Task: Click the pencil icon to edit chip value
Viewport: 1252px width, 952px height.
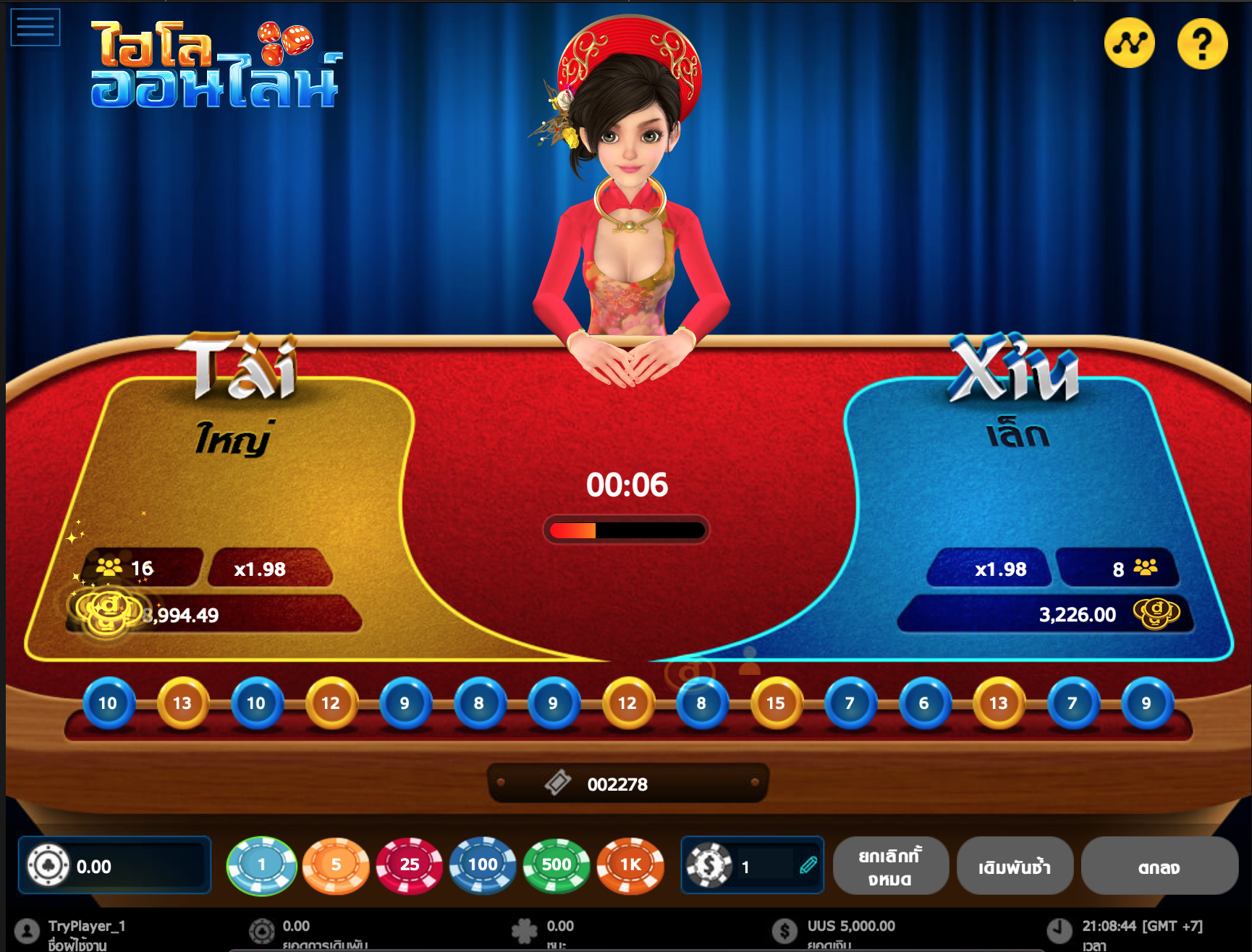Action: pos(808,864)
